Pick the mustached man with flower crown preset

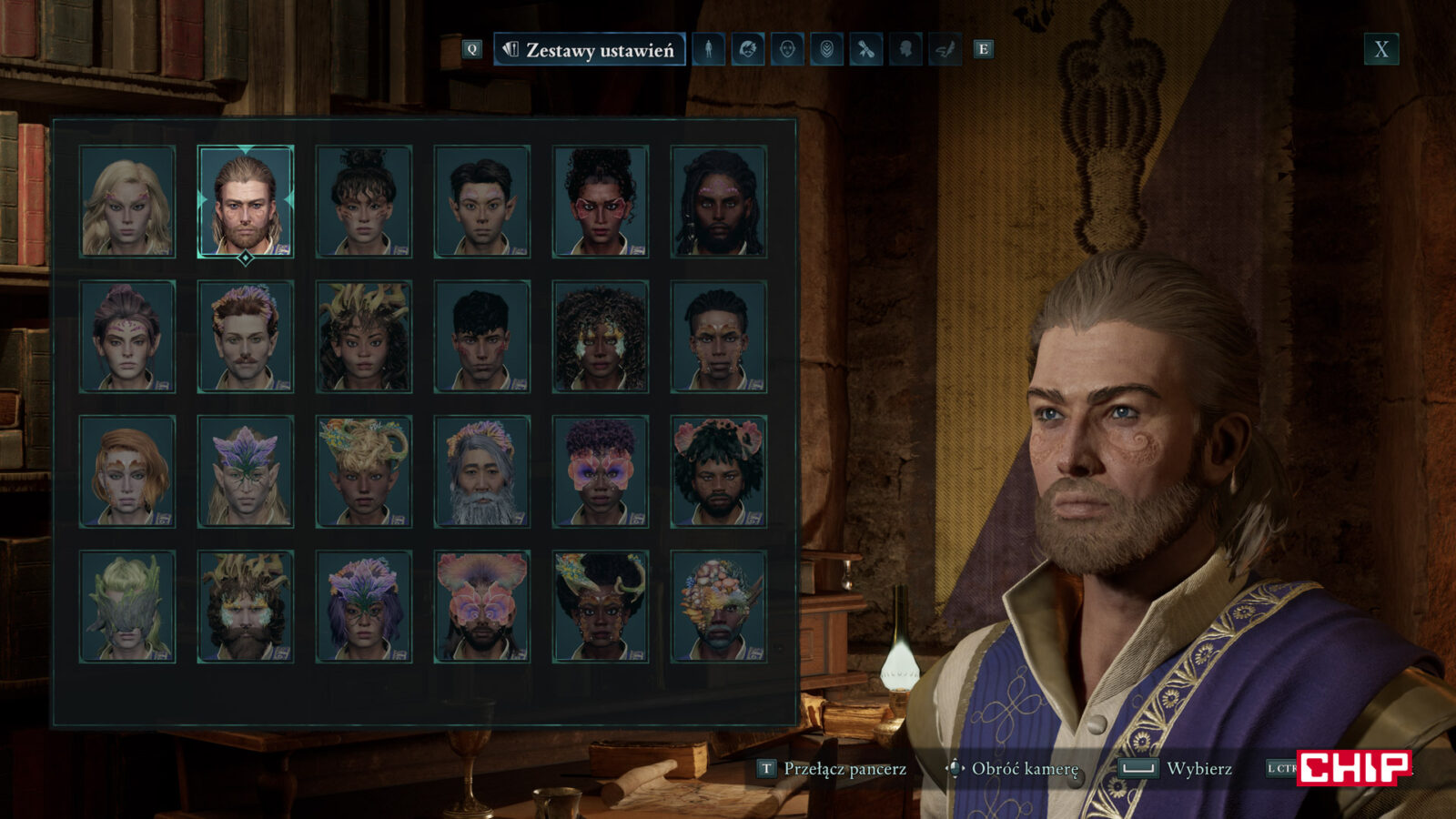[x=246, y=337]
